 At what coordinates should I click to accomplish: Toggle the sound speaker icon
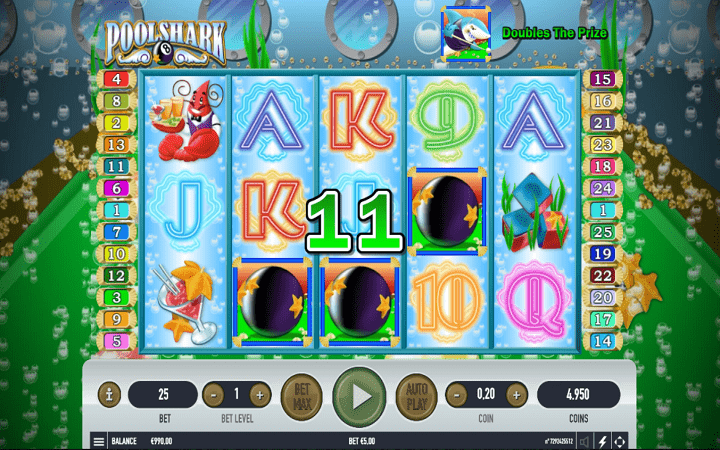pos(585,441)
